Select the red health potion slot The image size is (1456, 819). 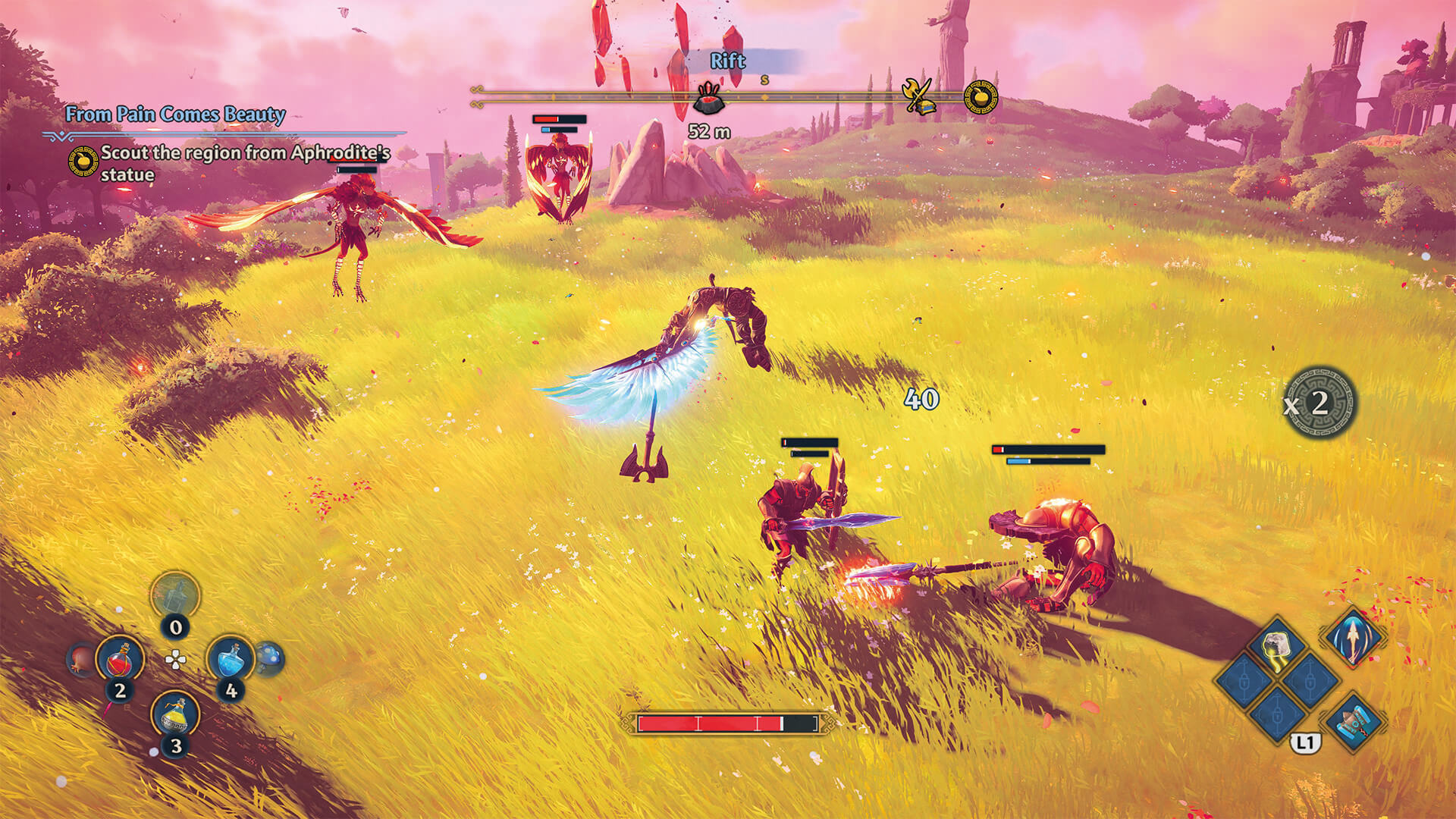(x=120, y=657)
